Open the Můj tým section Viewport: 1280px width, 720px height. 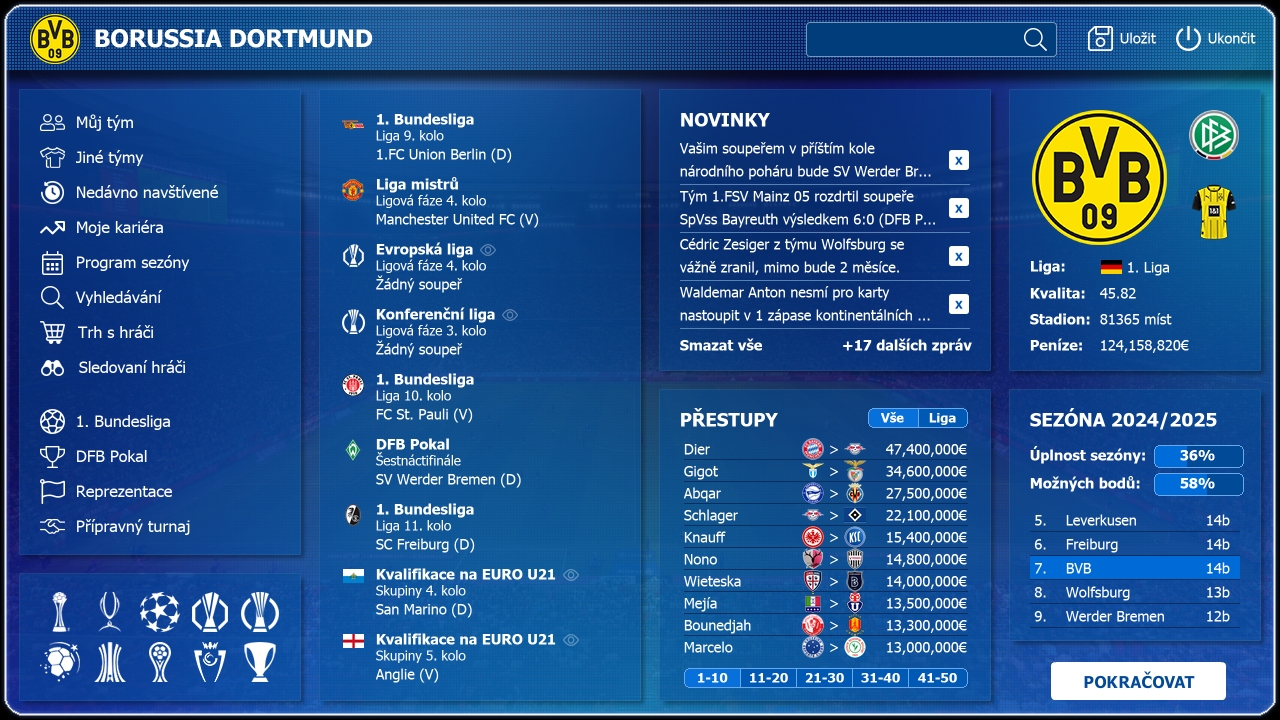pos(52,122)
